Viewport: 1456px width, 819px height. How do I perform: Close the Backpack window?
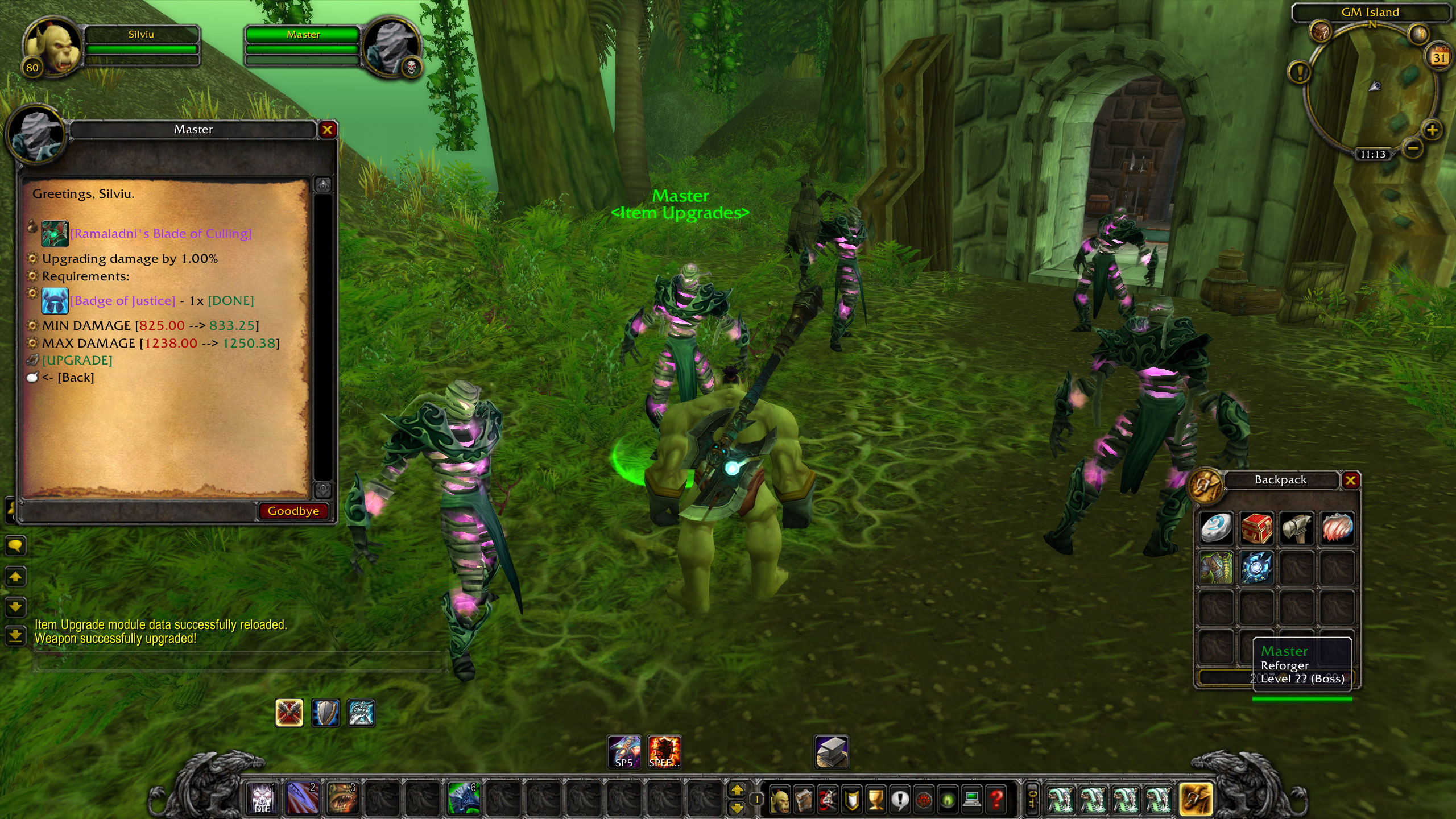[x=1350, y=481]
